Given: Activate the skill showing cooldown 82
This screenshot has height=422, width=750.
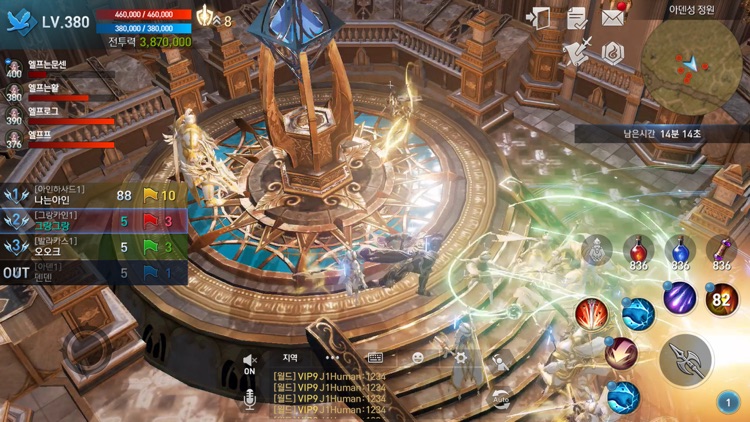Looking at the screenshot, I should pos(722,299).
